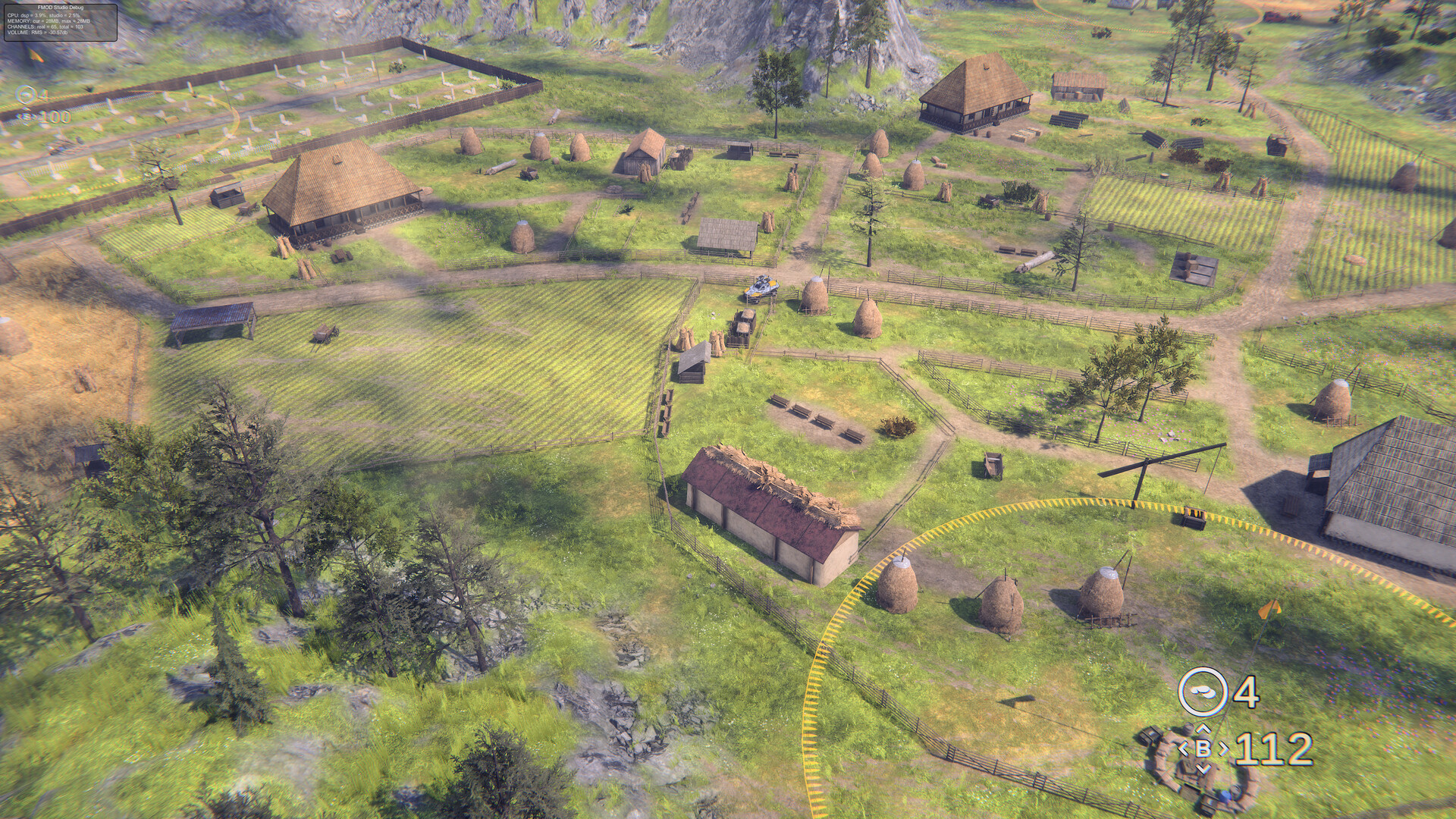Toggle the FMOD Studio Debug overlay
The width and height of the screenshot is (1456, 819).
coord(61,23)
